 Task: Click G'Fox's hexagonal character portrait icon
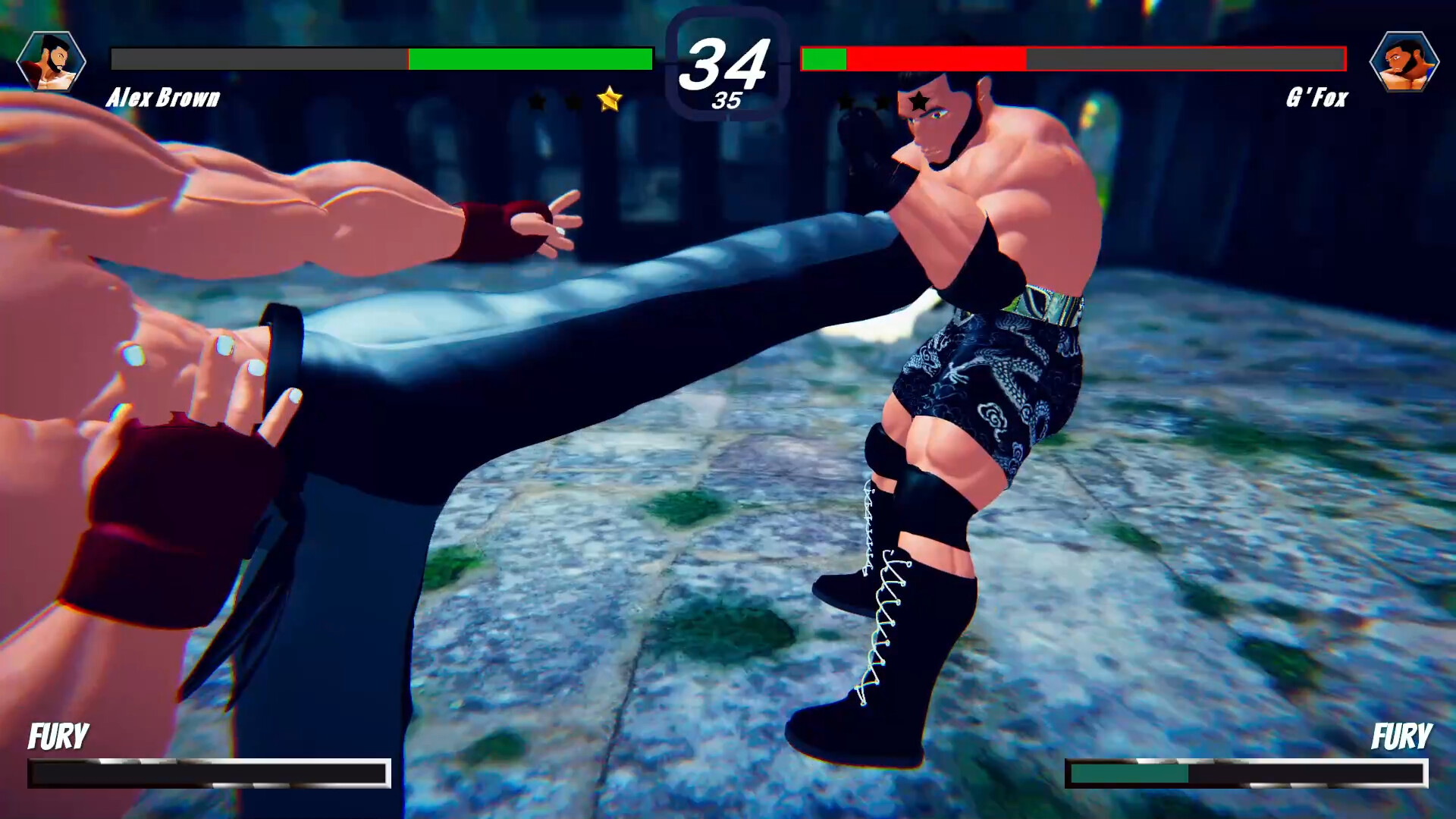click(1404, 62)
